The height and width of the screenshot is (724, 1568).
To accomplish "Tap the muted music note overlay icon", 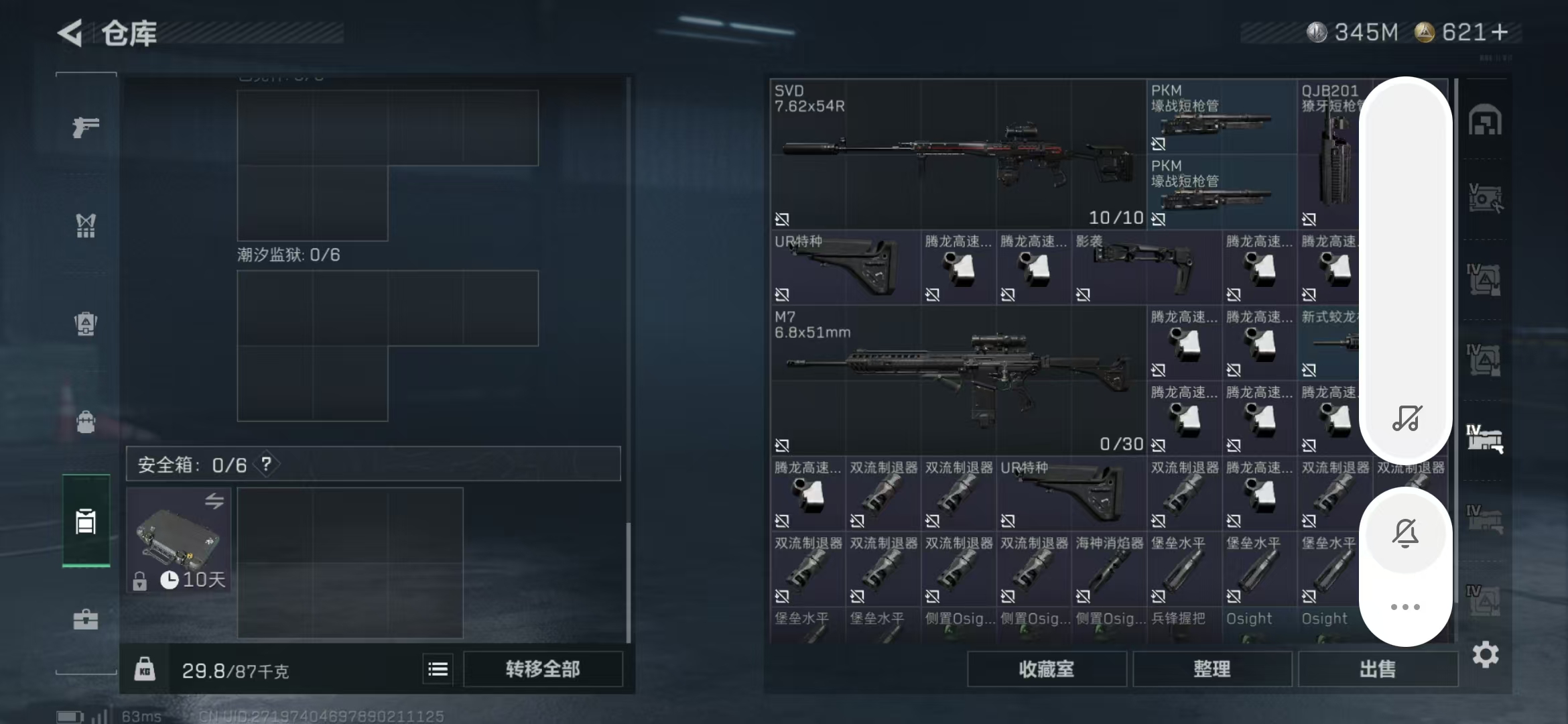I will click(1406, 418).
